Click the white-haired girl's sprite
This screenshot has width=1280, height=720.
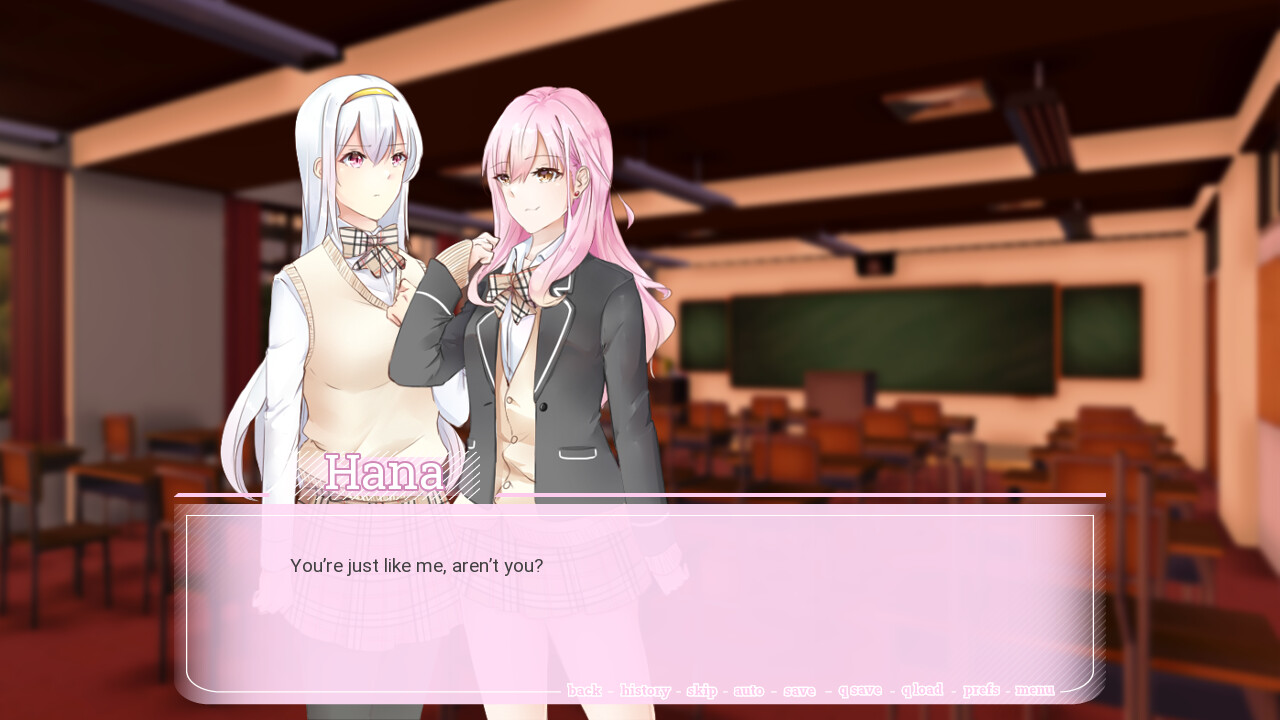pos(355,250)
